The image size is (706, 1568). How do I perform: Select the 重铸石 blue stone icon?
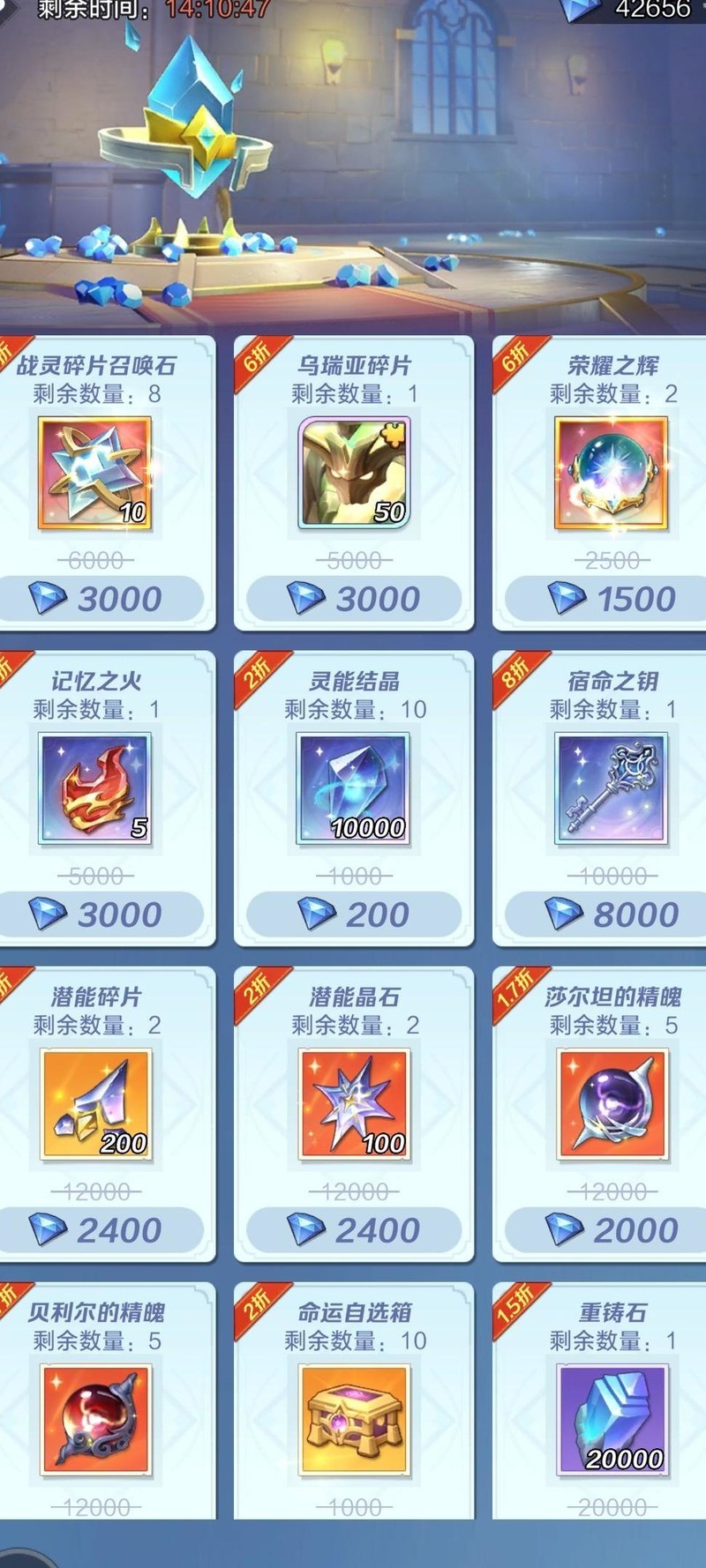[x=612, y=1420]
